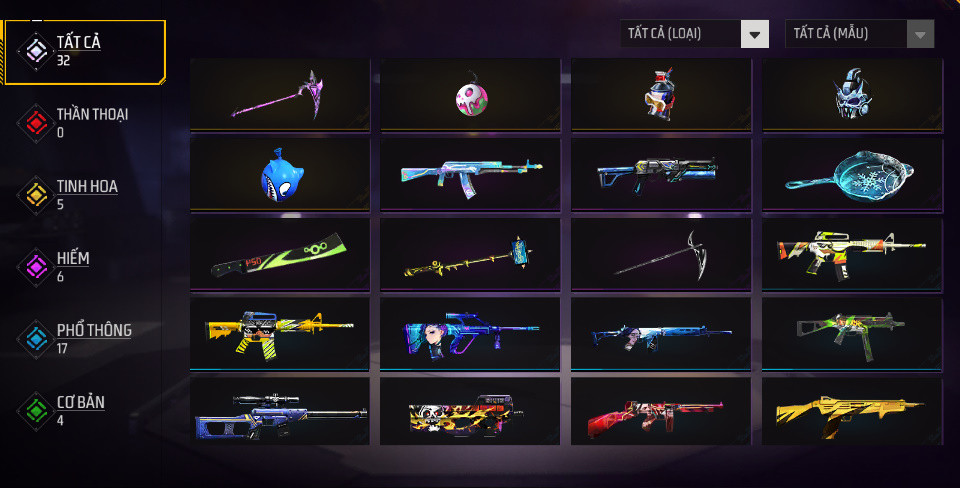Pick the icy snowflake frying pan skin
This screenshot has width=960, height=488.
coord(851,174)
